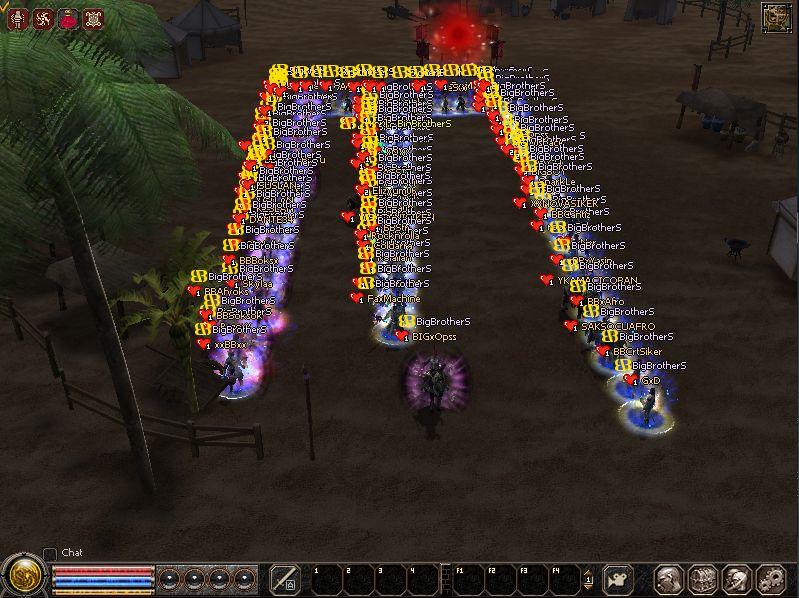
Task: Change quickslot page with the up arrow
Action: [589, 571]
